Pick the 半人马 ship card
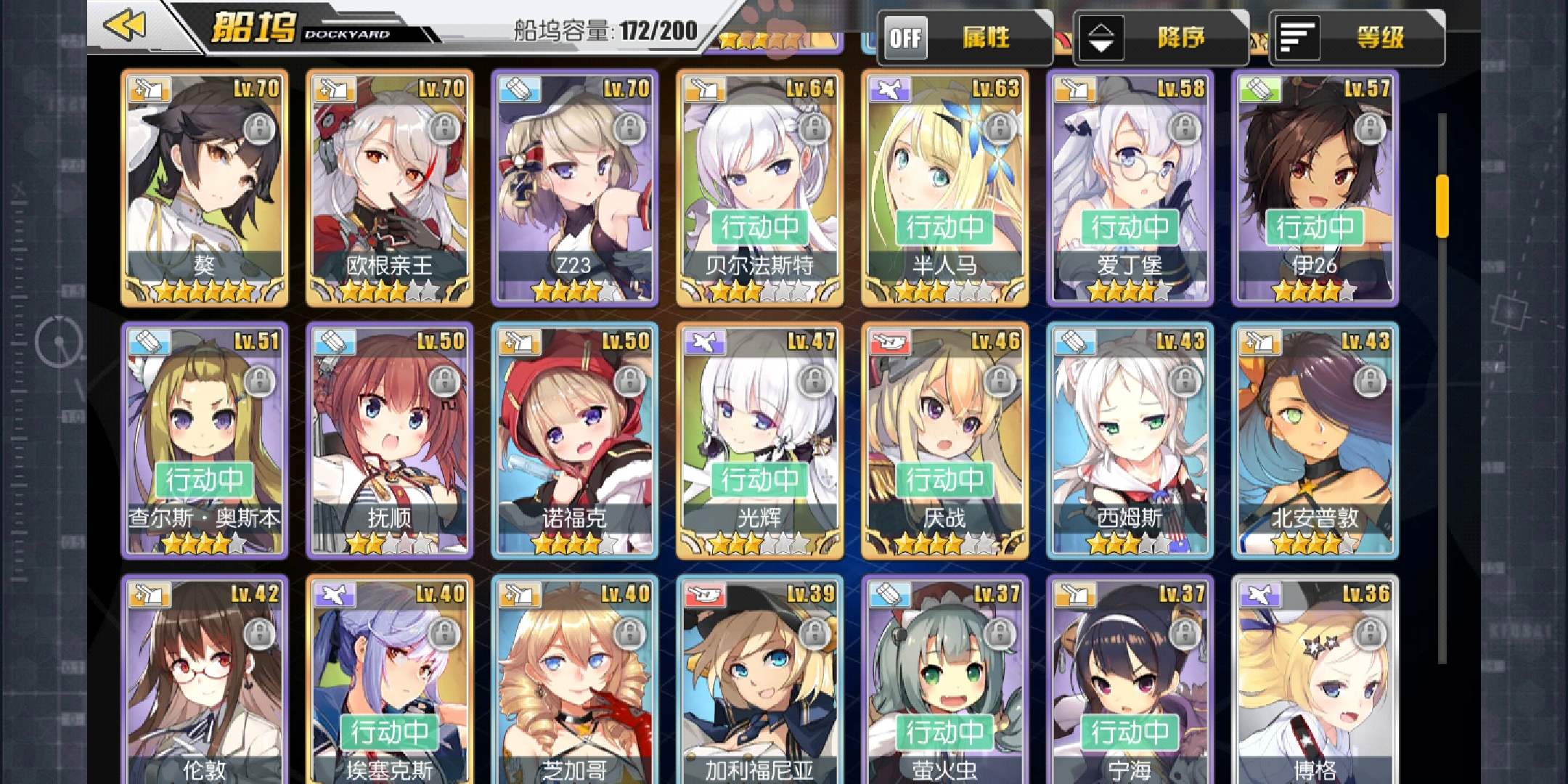The height and width of the screenshot is (784, 1568). click(944, 187)
